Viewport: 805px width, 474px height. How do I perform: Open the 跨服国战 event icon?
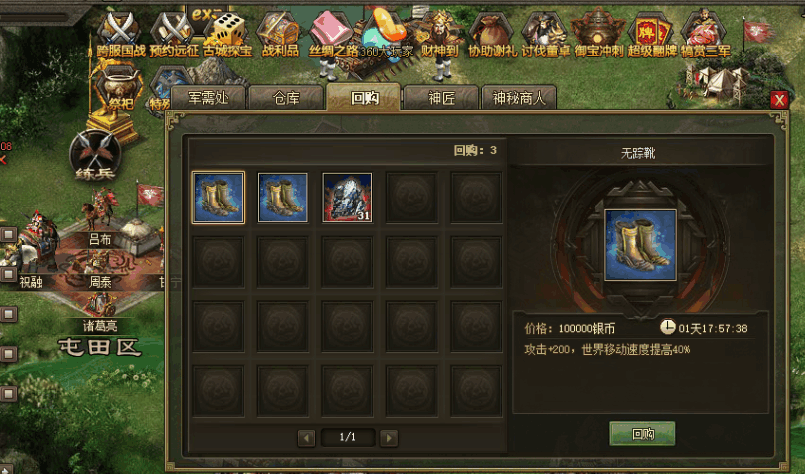(x=120, y=32)
